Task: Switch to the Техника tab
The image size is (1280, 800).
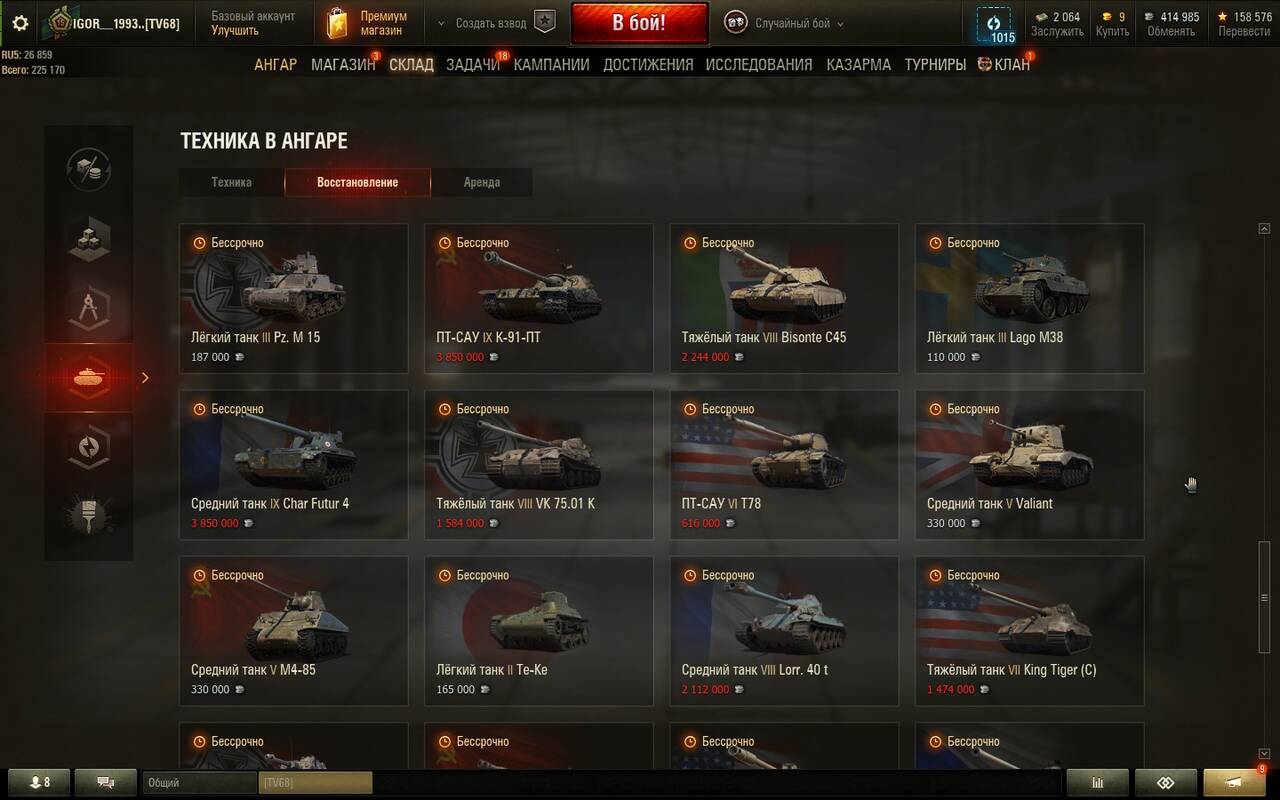Action: [231, 182]
